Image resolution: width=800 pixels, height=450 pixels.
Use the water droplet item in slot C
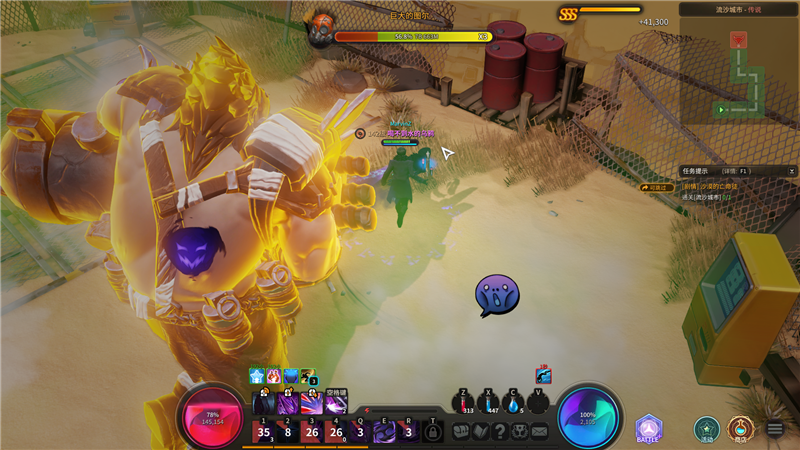(x=514, y=402)
